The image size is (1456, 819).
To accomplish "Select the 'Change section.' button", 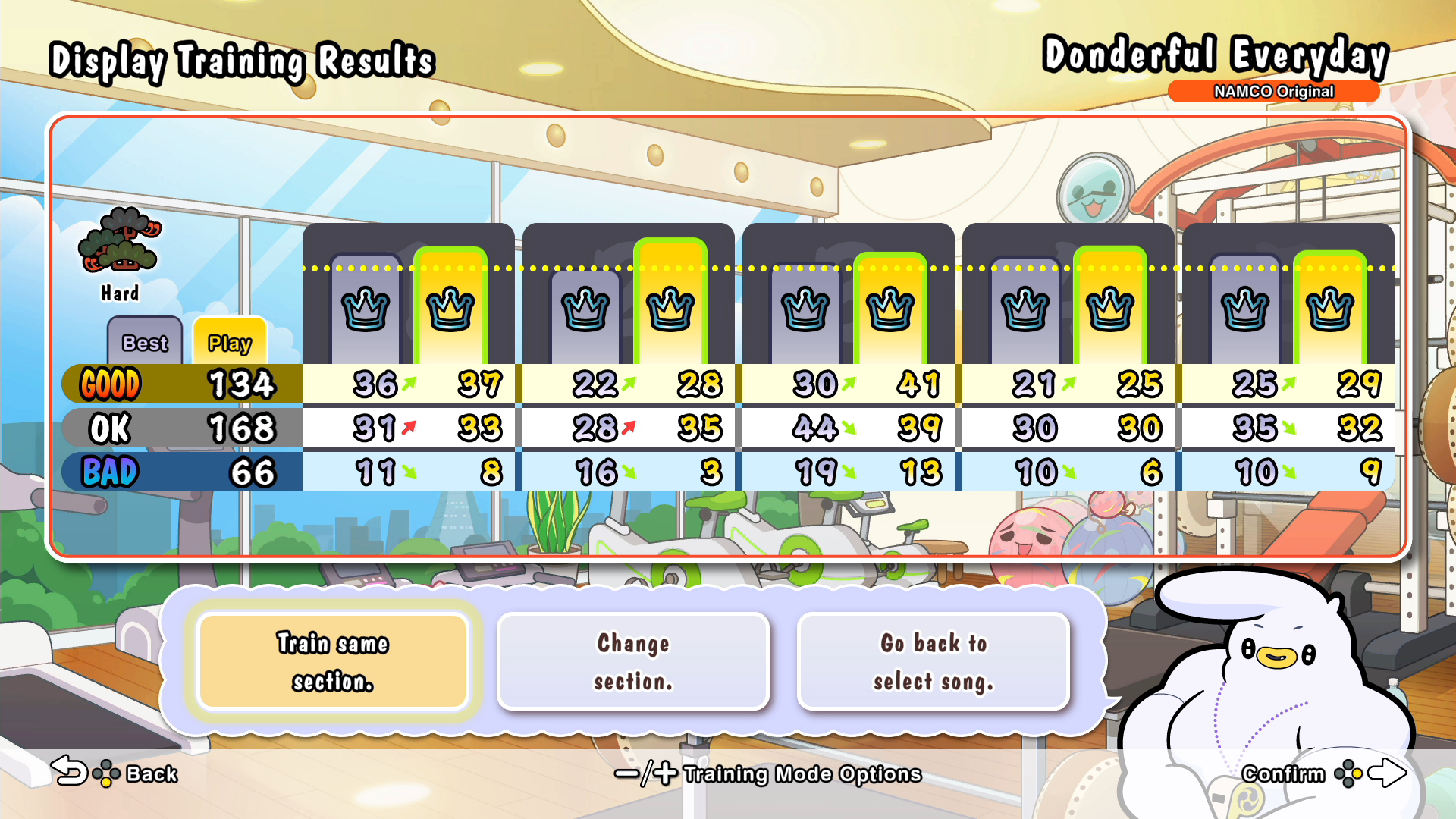I will (633, 661).
